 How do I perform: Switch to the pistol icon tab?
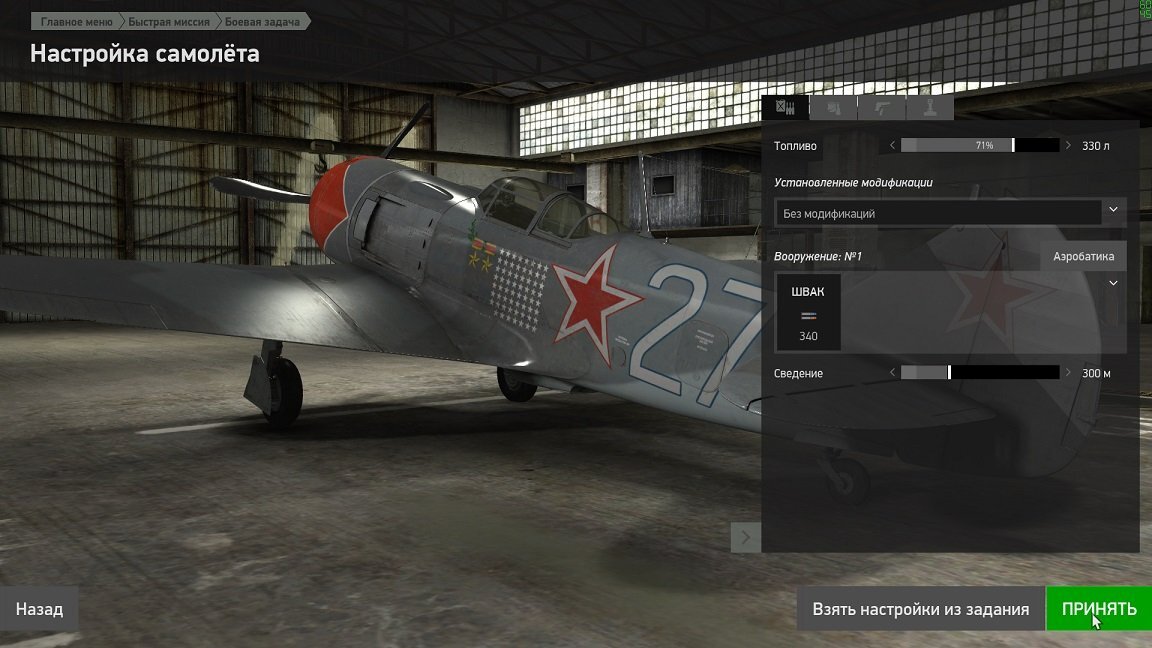click(881, 107)
